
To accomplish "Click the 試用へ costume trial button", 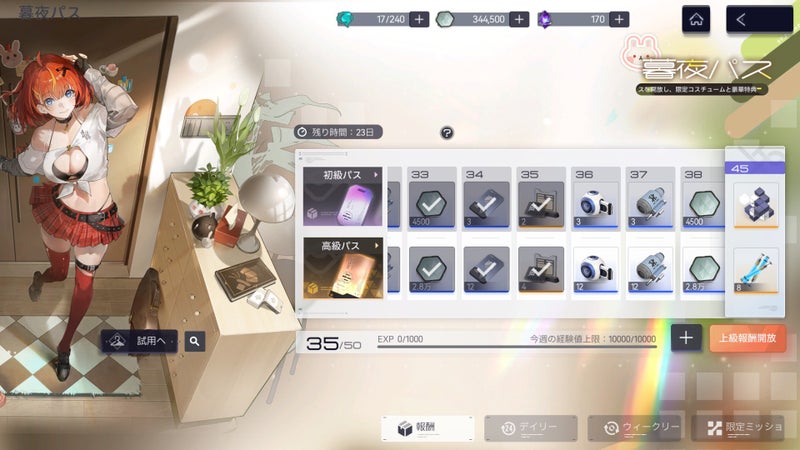I will click(140, 341).
